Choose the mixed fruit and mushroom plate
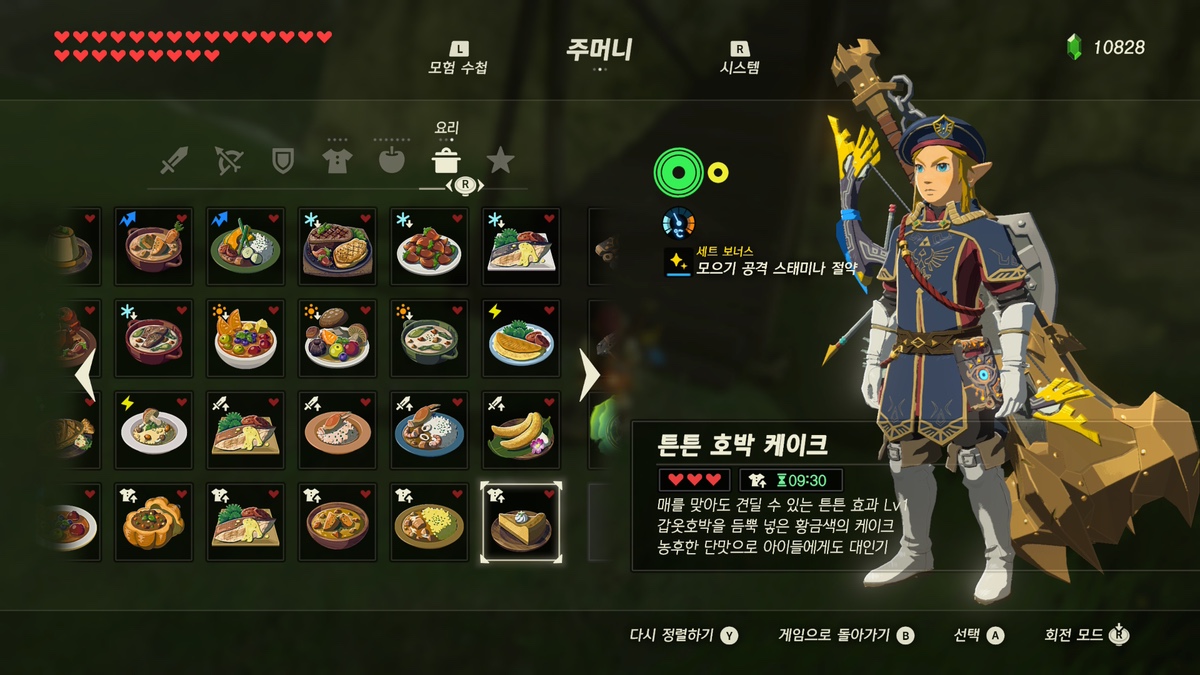 [337, 338]
